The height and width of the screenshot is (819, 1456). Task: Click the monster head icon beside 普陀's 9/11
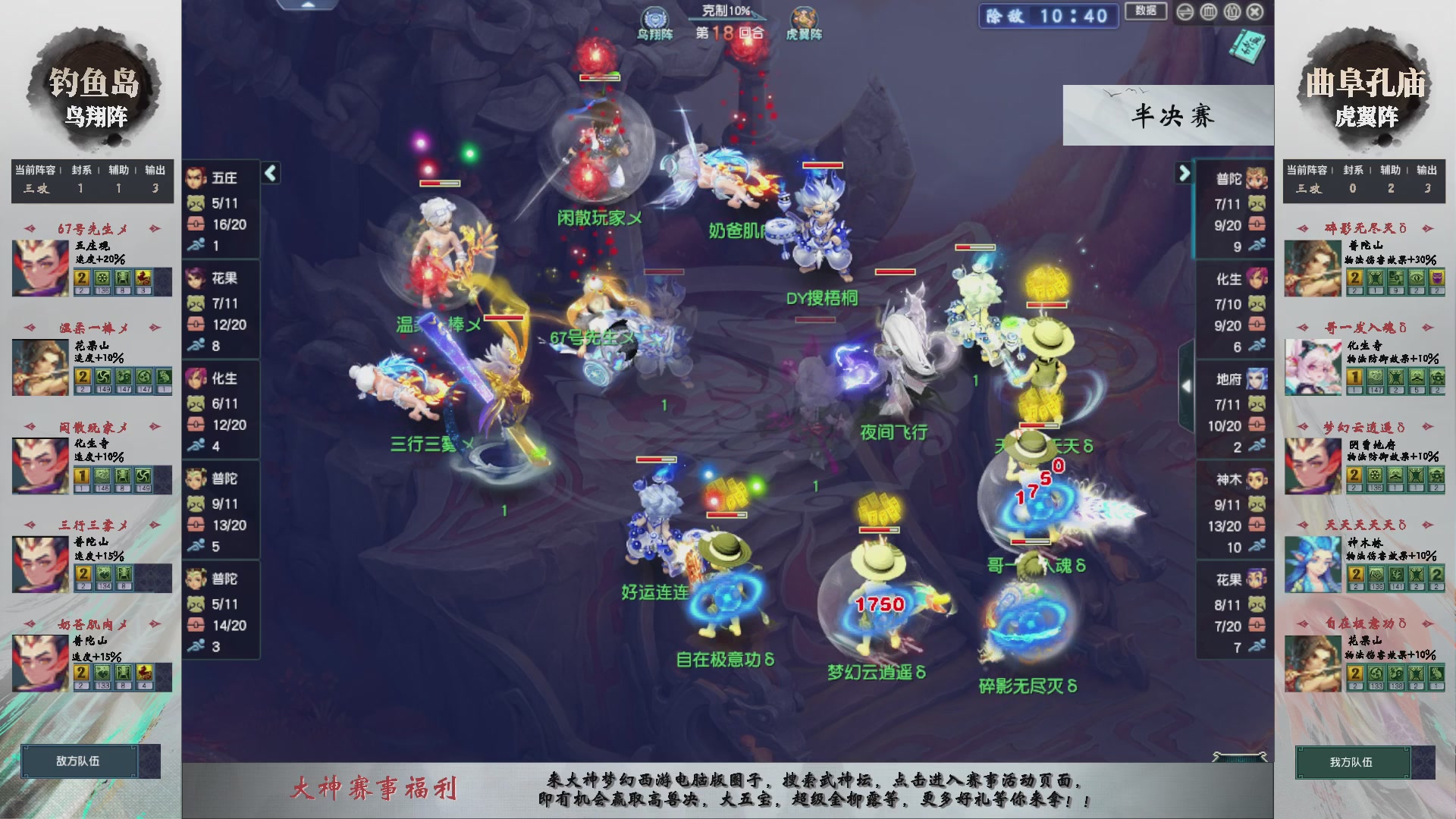[196, 502]
